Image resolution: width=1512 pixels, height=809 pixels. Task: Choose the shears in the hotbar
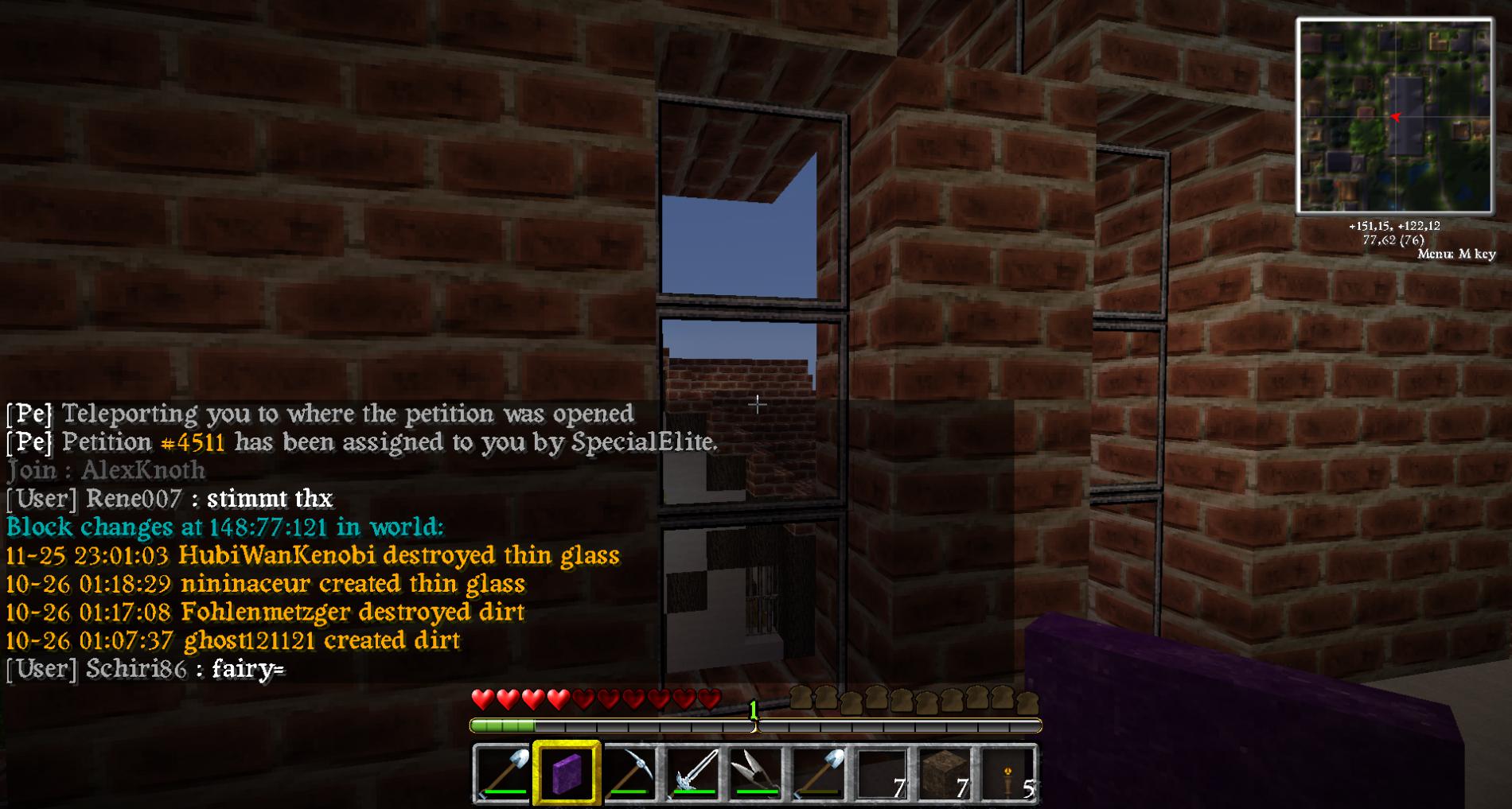(x=756, y=772)
